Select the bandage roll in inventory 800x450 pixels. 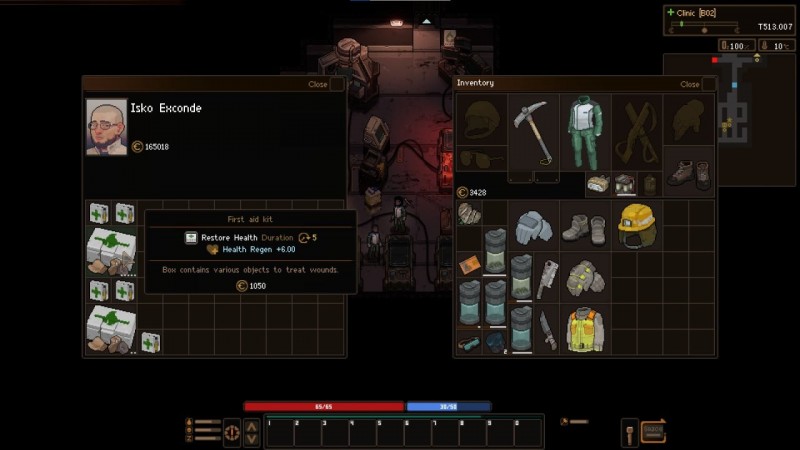(x=469, y=214)
